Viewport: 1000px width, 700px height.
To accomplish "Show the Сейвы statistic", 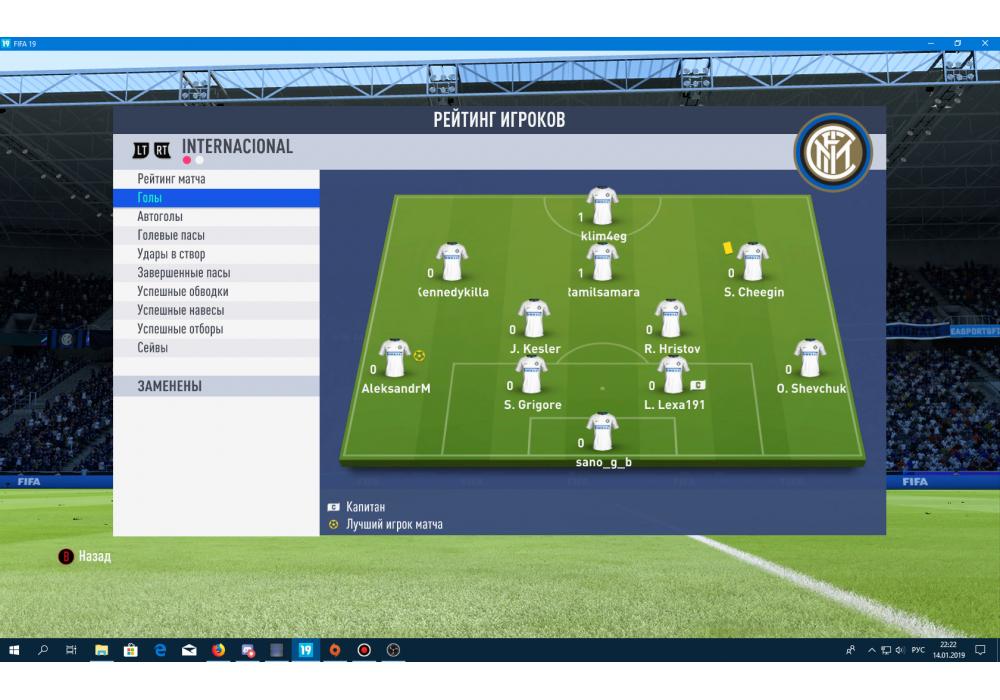I will [x=153, y=348].
